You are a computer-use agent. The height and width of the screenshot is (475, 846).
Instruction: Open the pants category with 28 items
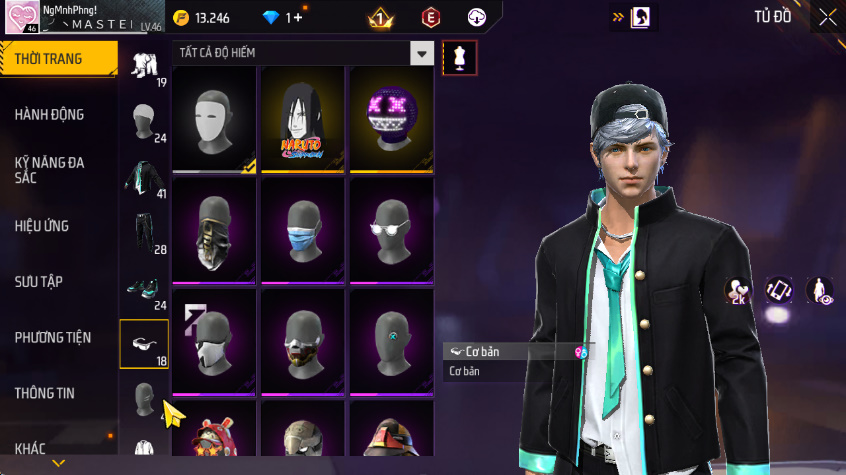point(143,234)
